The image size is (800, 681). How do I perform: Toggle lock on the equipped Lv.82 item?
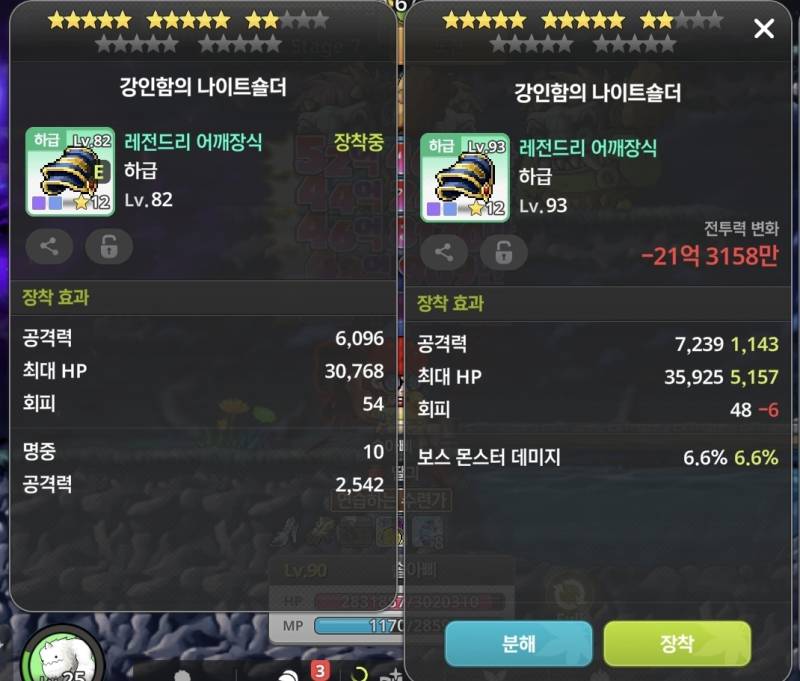(x=109, y=247)
